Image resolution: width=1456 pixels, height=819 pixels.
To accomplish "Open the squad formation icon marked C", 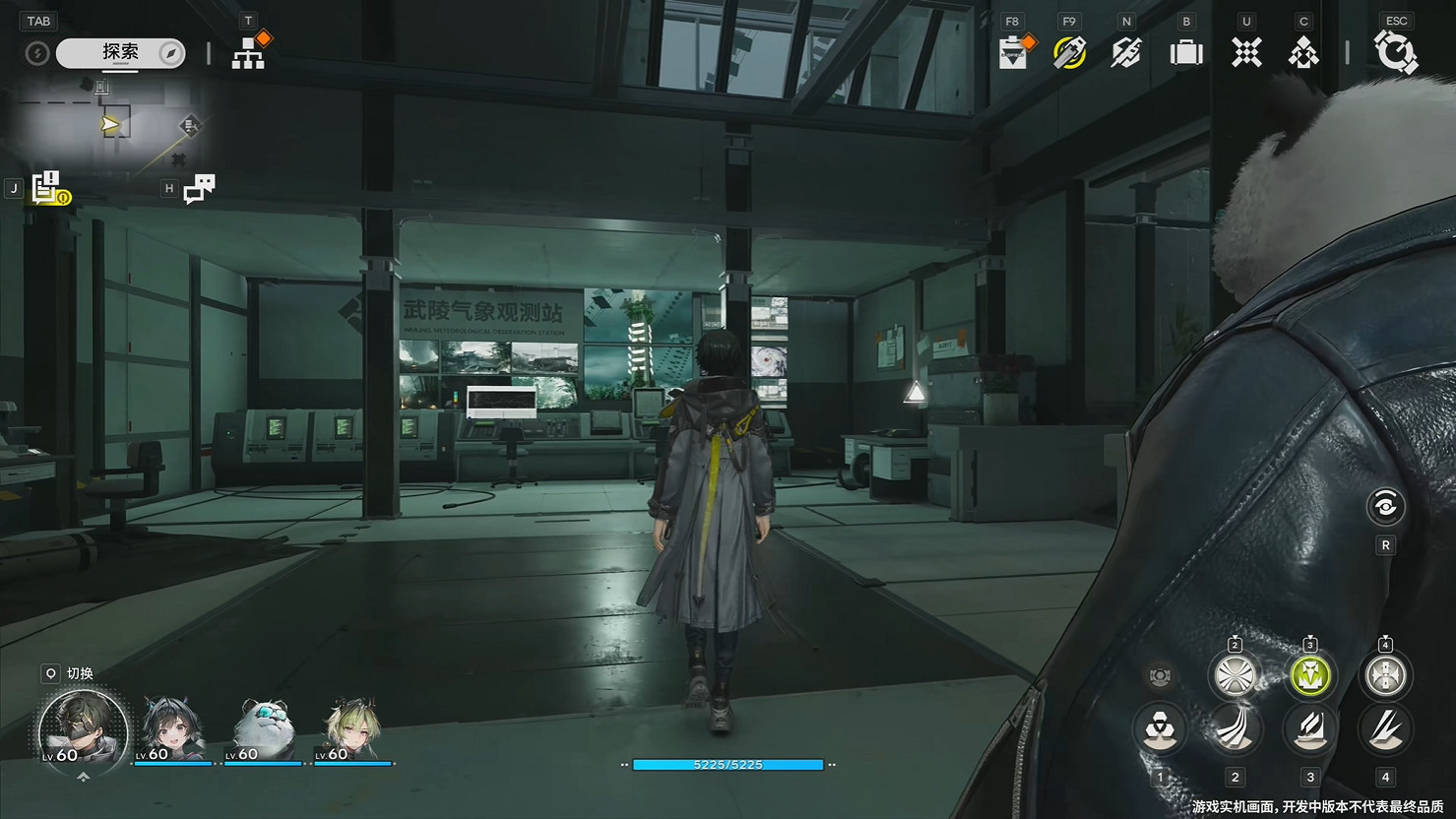I will pyautogui.click(x=1302, y=54).
